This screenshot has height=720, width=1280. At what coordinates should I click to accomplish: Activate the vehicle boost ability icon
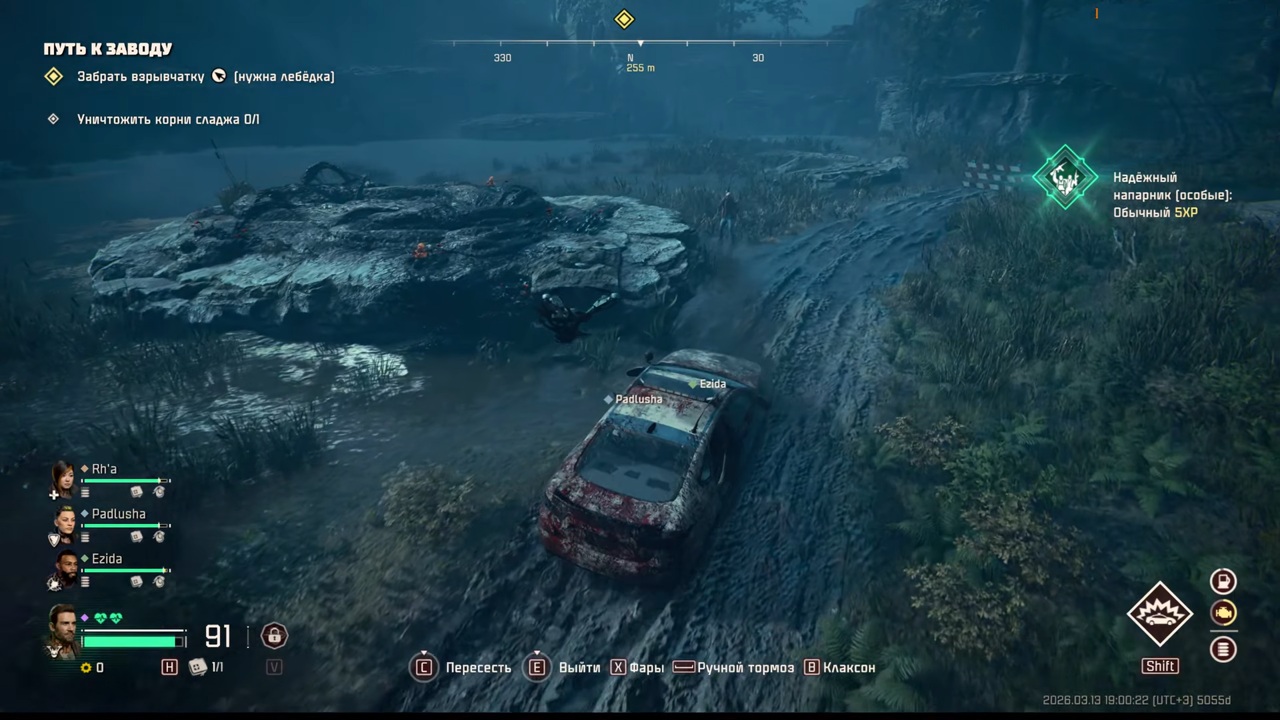click(x=1160, y=614)
